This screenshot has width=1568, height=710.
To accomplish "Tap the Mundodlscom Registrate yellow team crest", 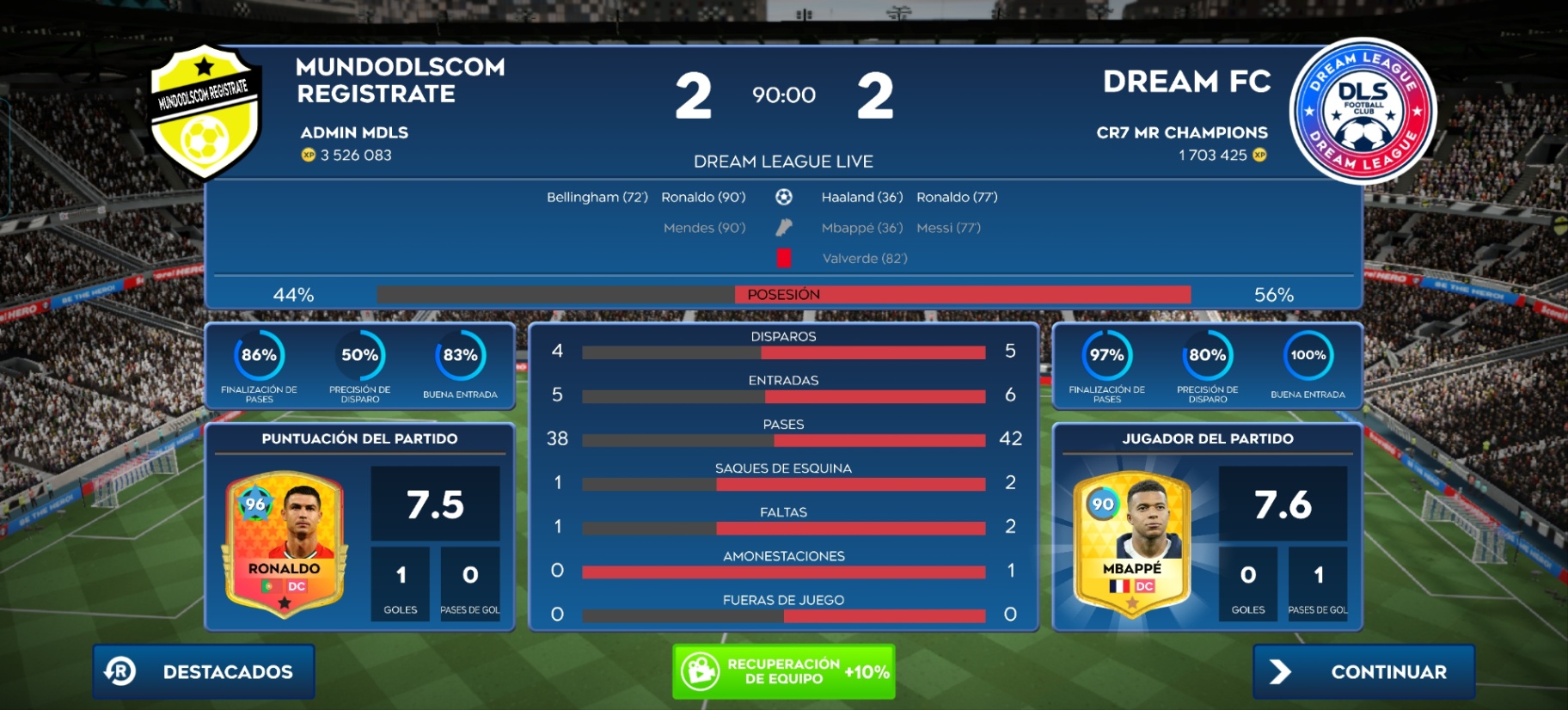I will [205, 112].
